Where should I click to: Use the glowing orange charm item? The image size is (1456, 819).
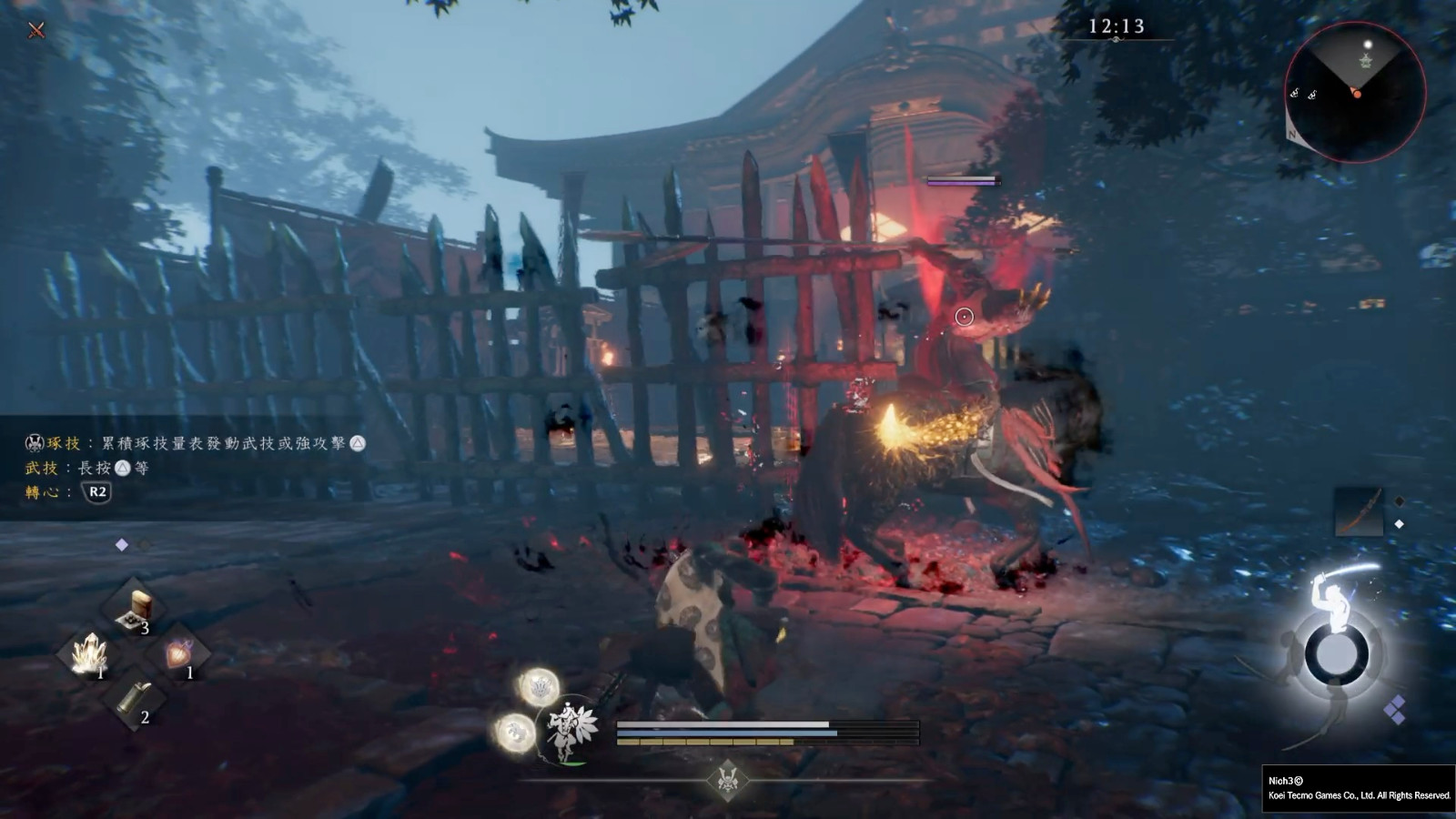(x=178, y=652)
